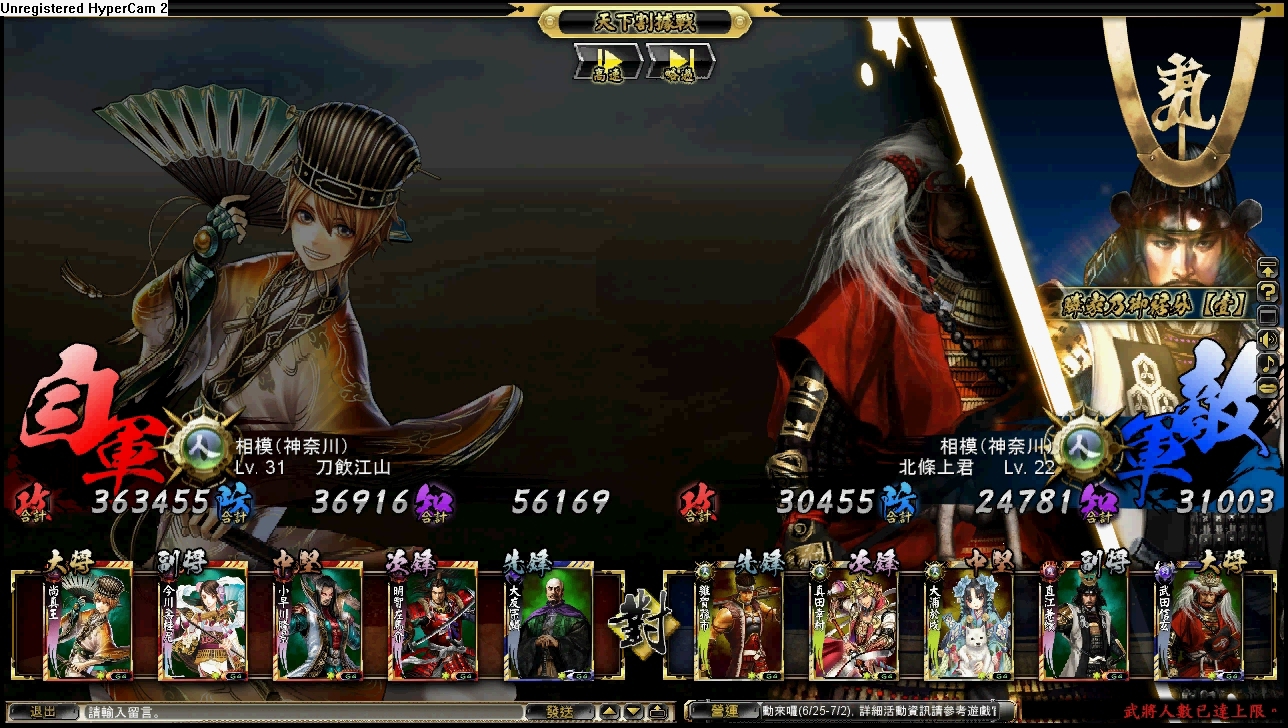
Task: Click the 退出 exit button
Action: pyautogui.click(x=42, y=712)
